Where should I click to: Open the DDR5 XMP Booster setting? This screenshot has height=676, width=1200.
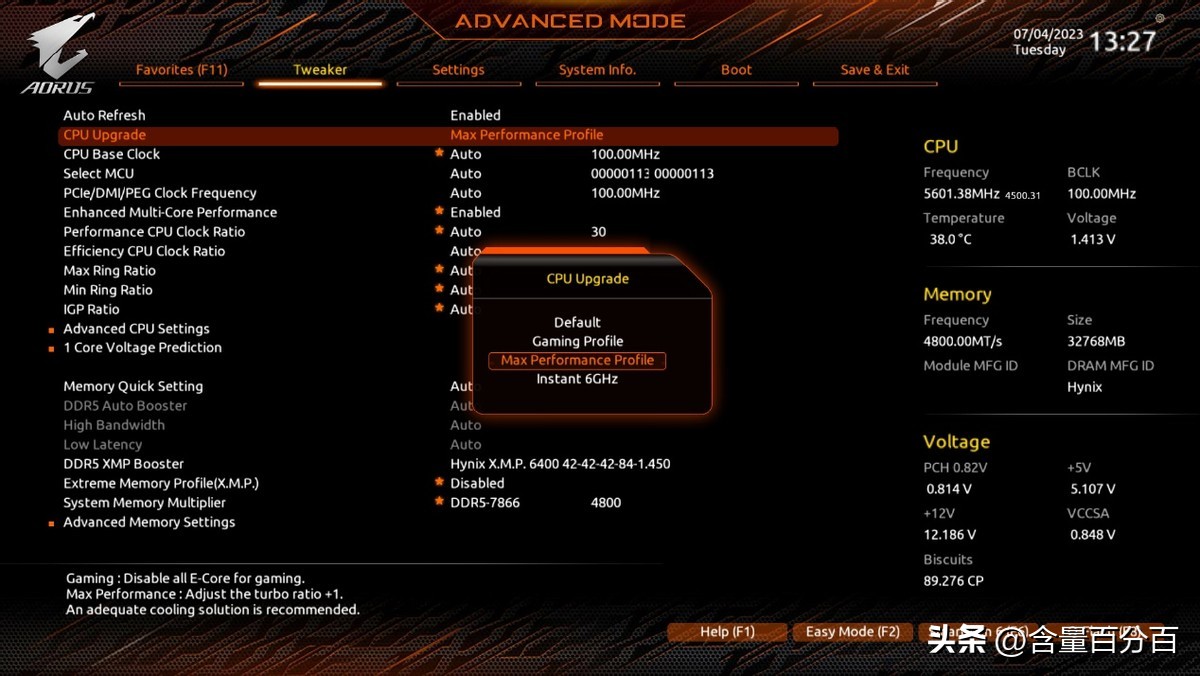tap(123, 464)
